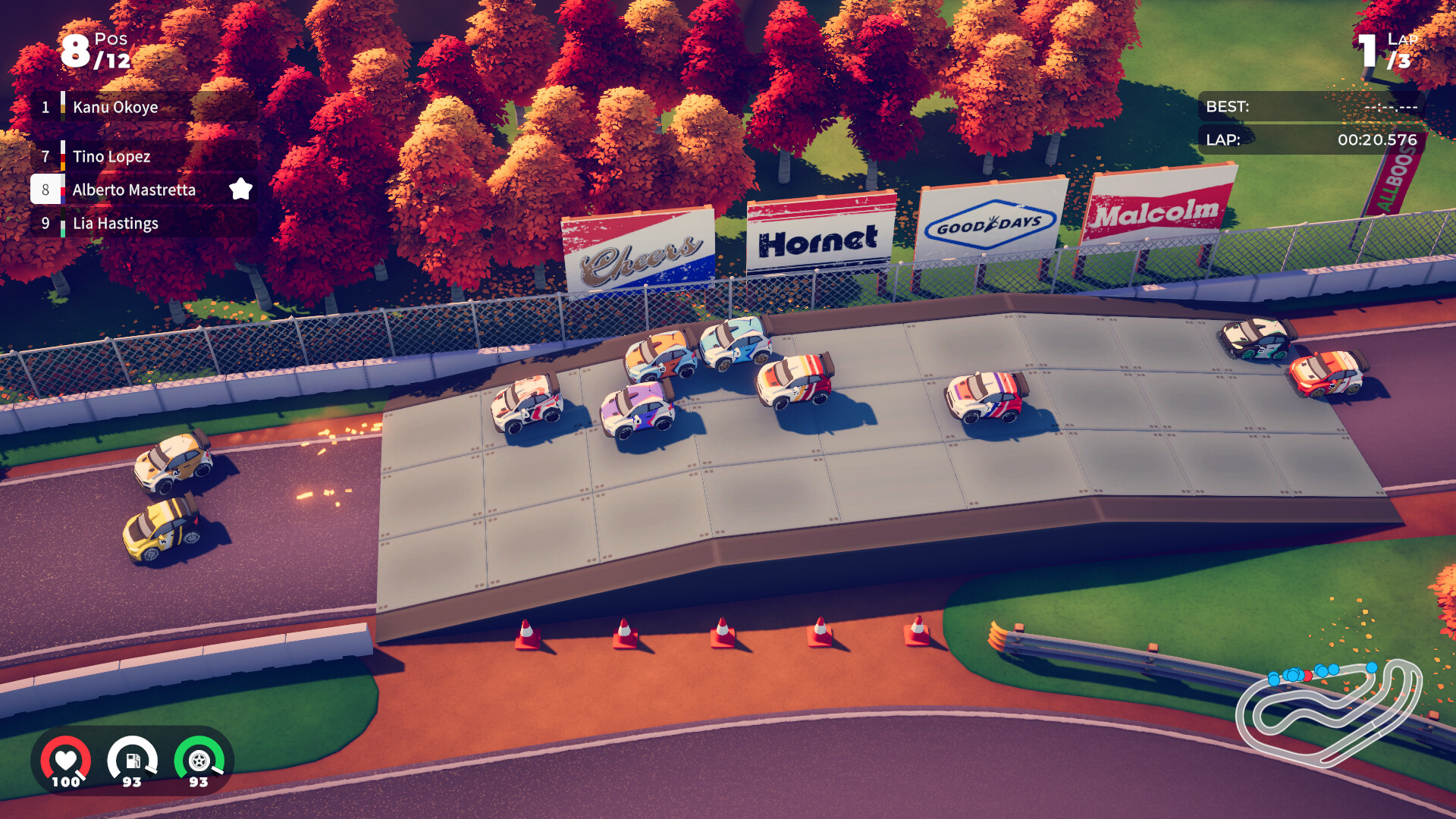Click the red car marker on the minimap
This screenshot has height=819, width=1456.
(1307, 676)
